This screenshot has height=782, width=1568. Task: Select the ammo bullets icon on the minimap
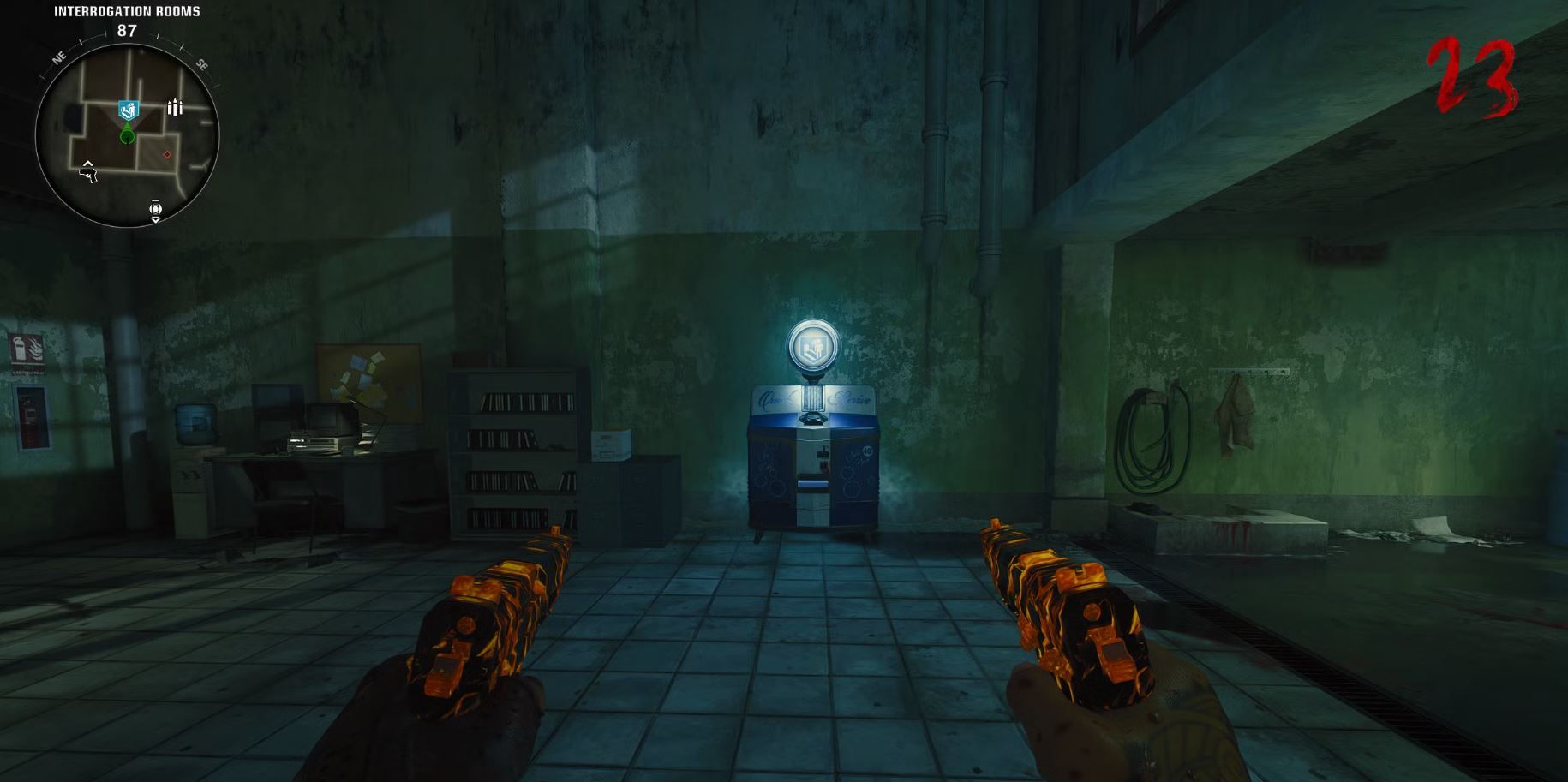(175, 106)
